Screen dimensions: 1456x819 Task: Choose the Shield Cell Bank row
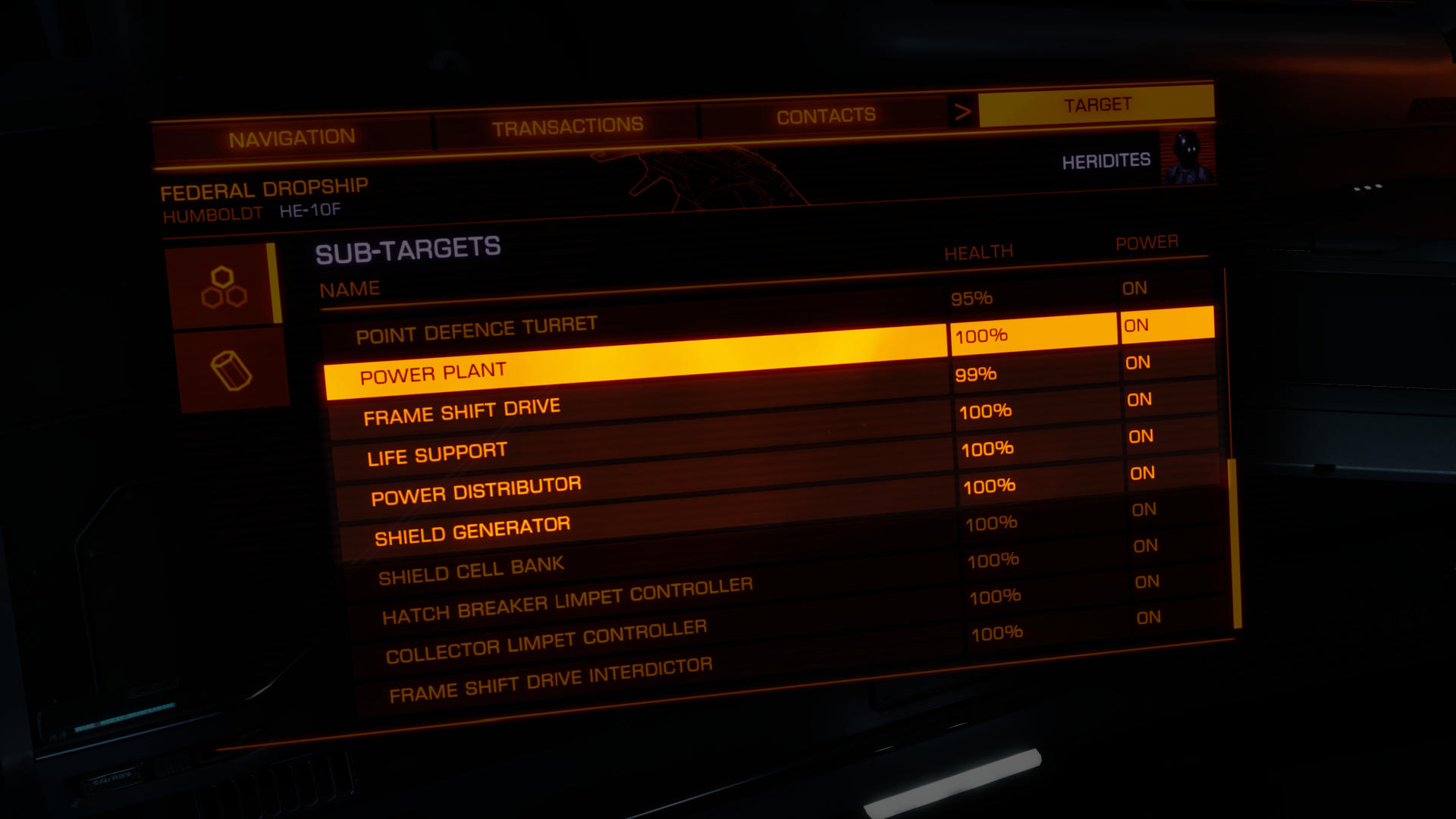471,571
